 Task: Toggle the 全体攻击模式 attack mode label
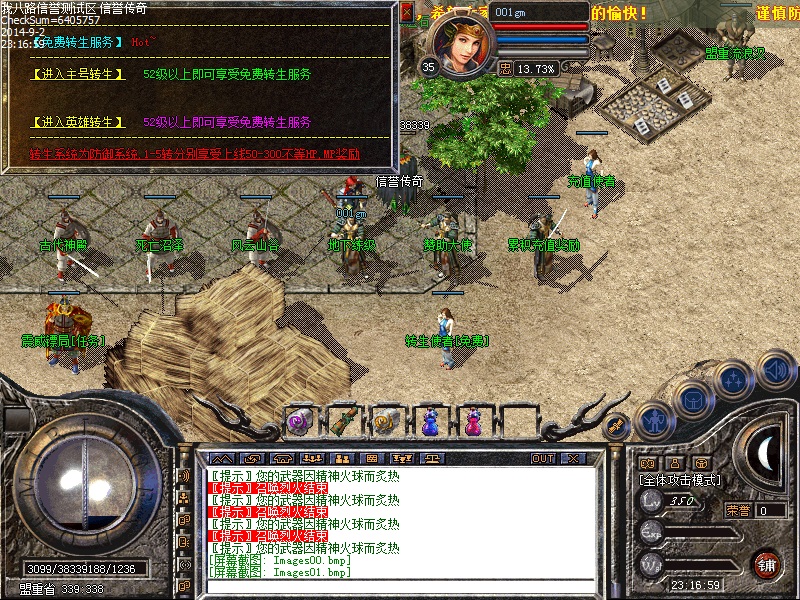pyautogui.click(x=680, y=480)
